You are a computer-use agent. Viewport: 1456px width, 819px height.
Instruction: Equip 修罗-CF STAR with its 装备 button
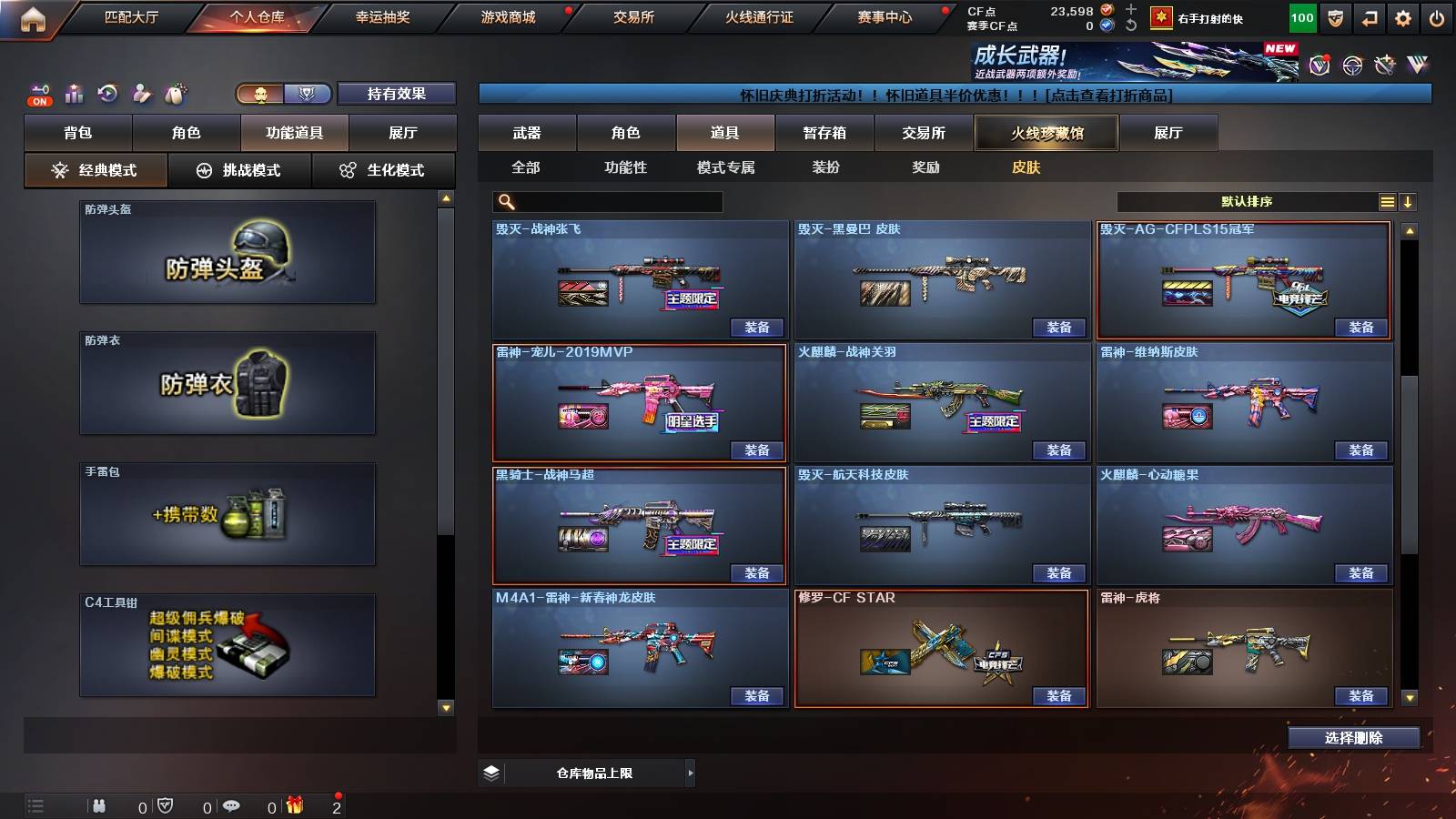pyautogui.click(x=1058, y=695)
